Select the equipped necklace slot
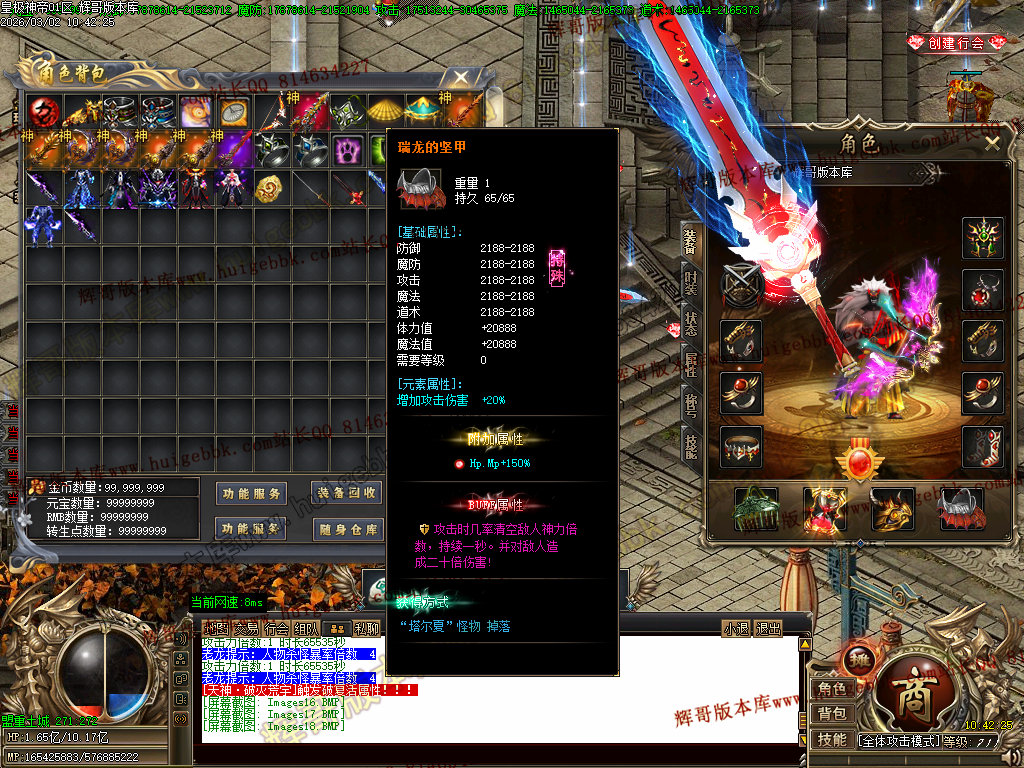The image size is (1024, 768). 983,290
